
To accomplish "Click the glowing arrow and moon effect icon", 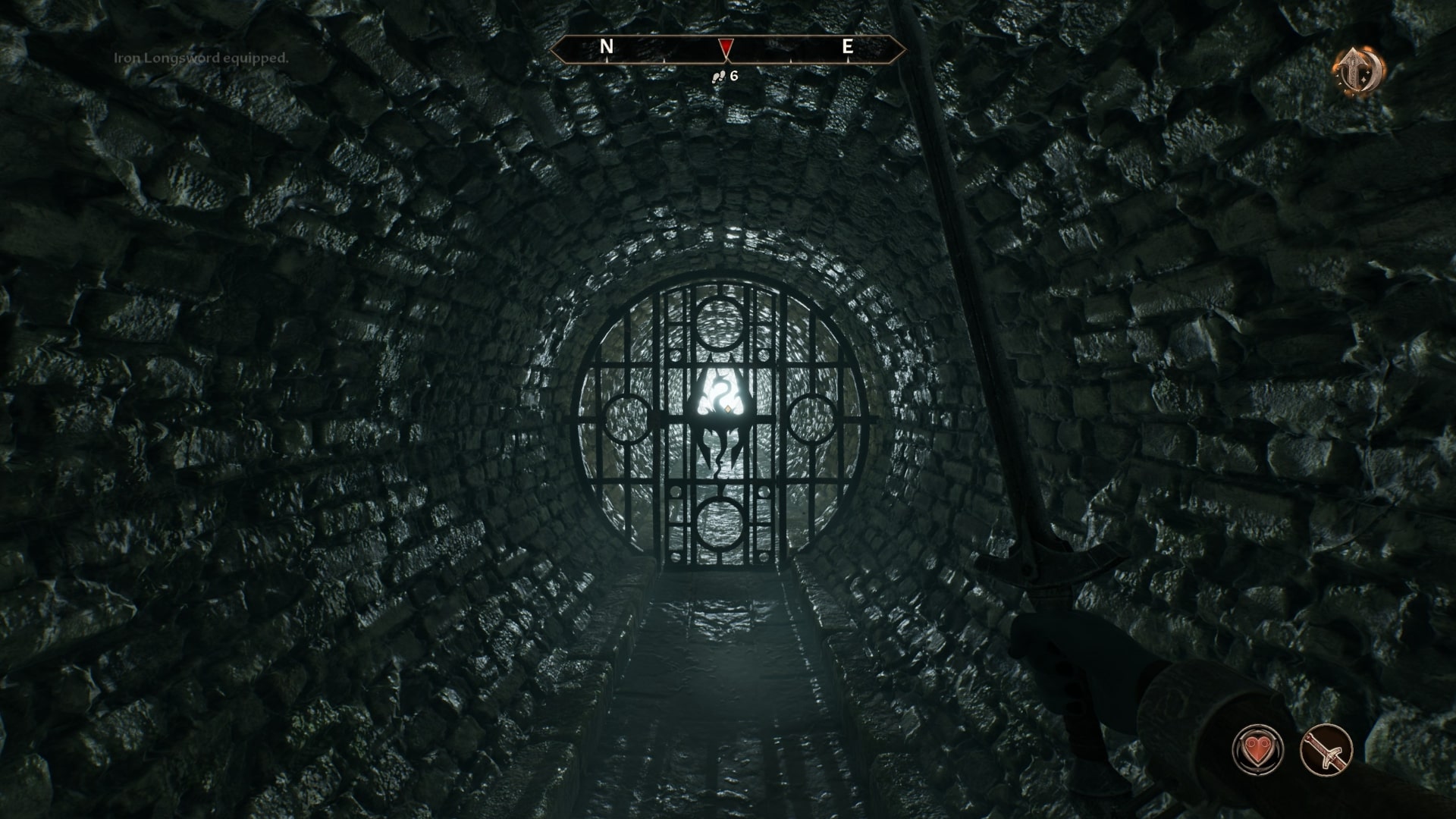I will [x=1358, y=73].
